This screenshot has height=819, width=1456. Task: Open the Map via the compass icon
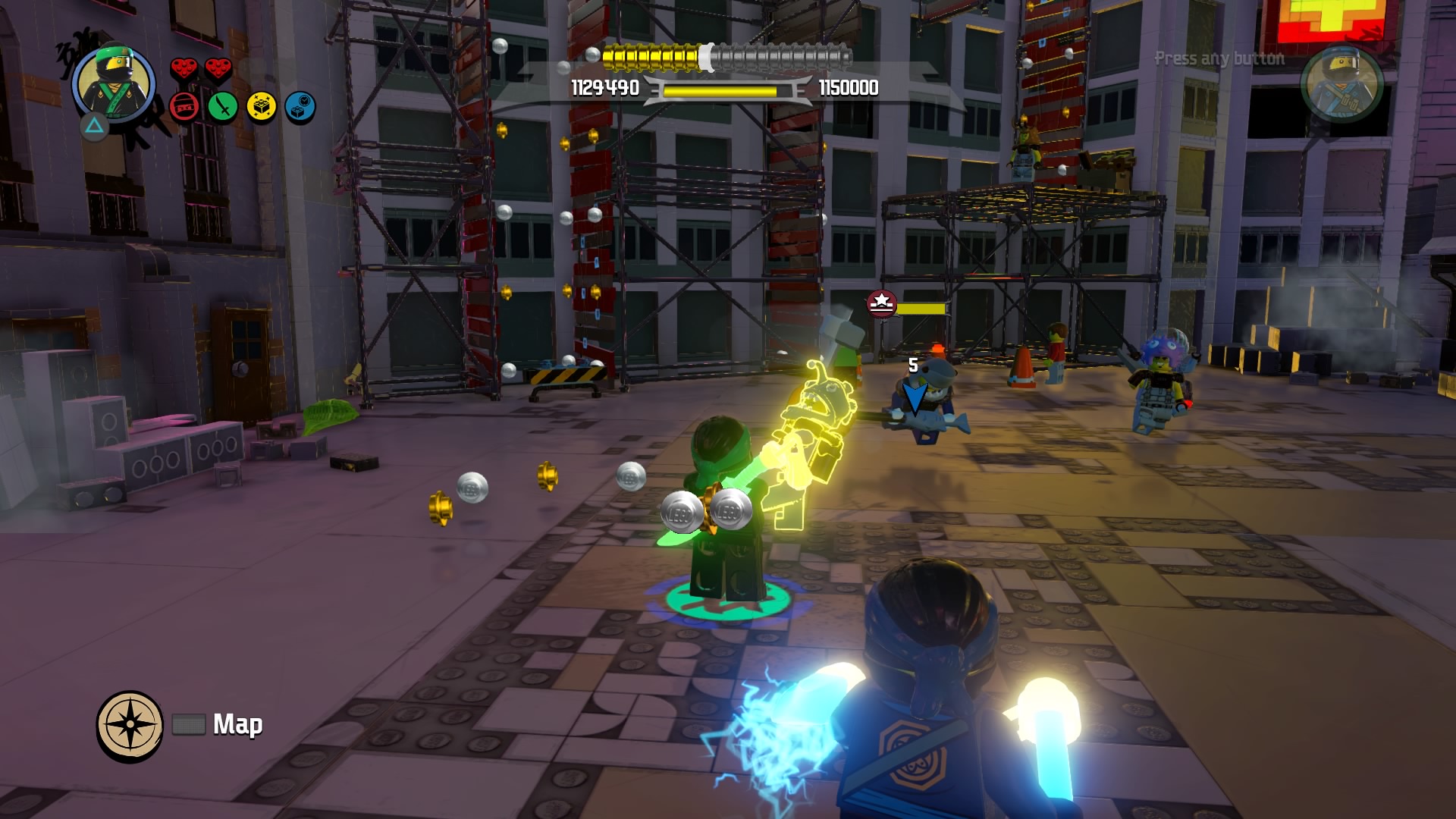click(130, 725)
